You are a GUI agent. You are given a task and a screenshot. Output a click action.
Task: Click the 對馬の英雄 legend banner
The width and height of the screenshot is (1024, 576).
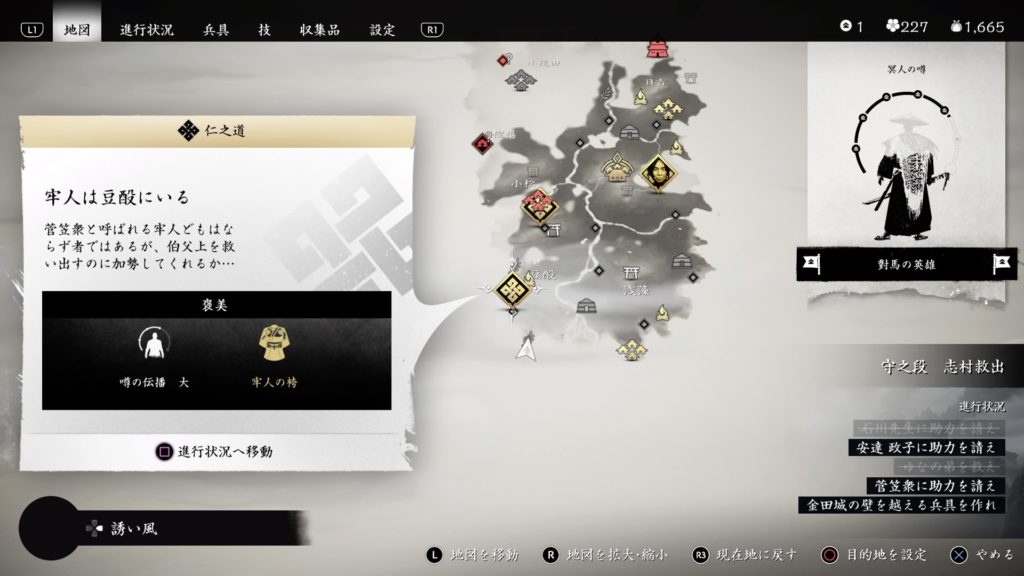(906, 264)
